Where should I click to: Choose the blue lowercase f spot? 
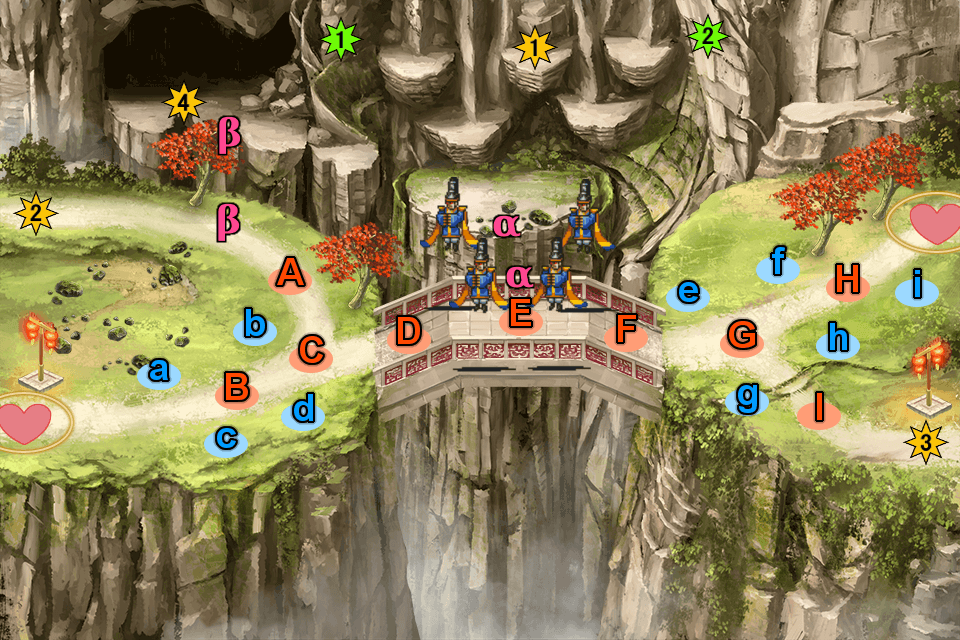778,264
